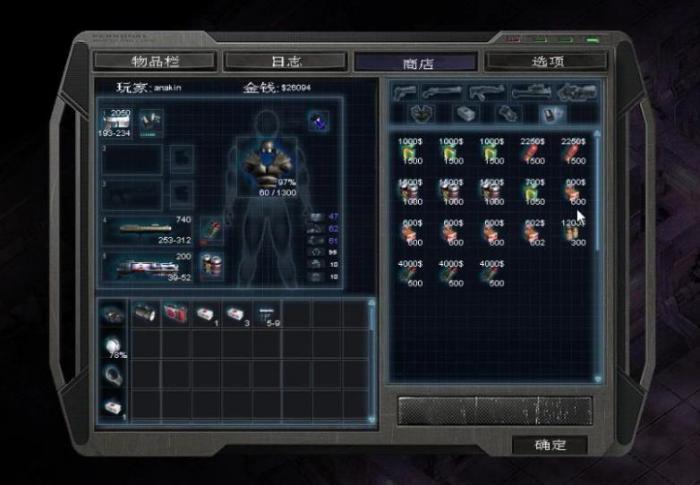This screenshot has width=700, height=485.
Task: Buy the 700$ green ammo item
Action: (x=531, y=192)
